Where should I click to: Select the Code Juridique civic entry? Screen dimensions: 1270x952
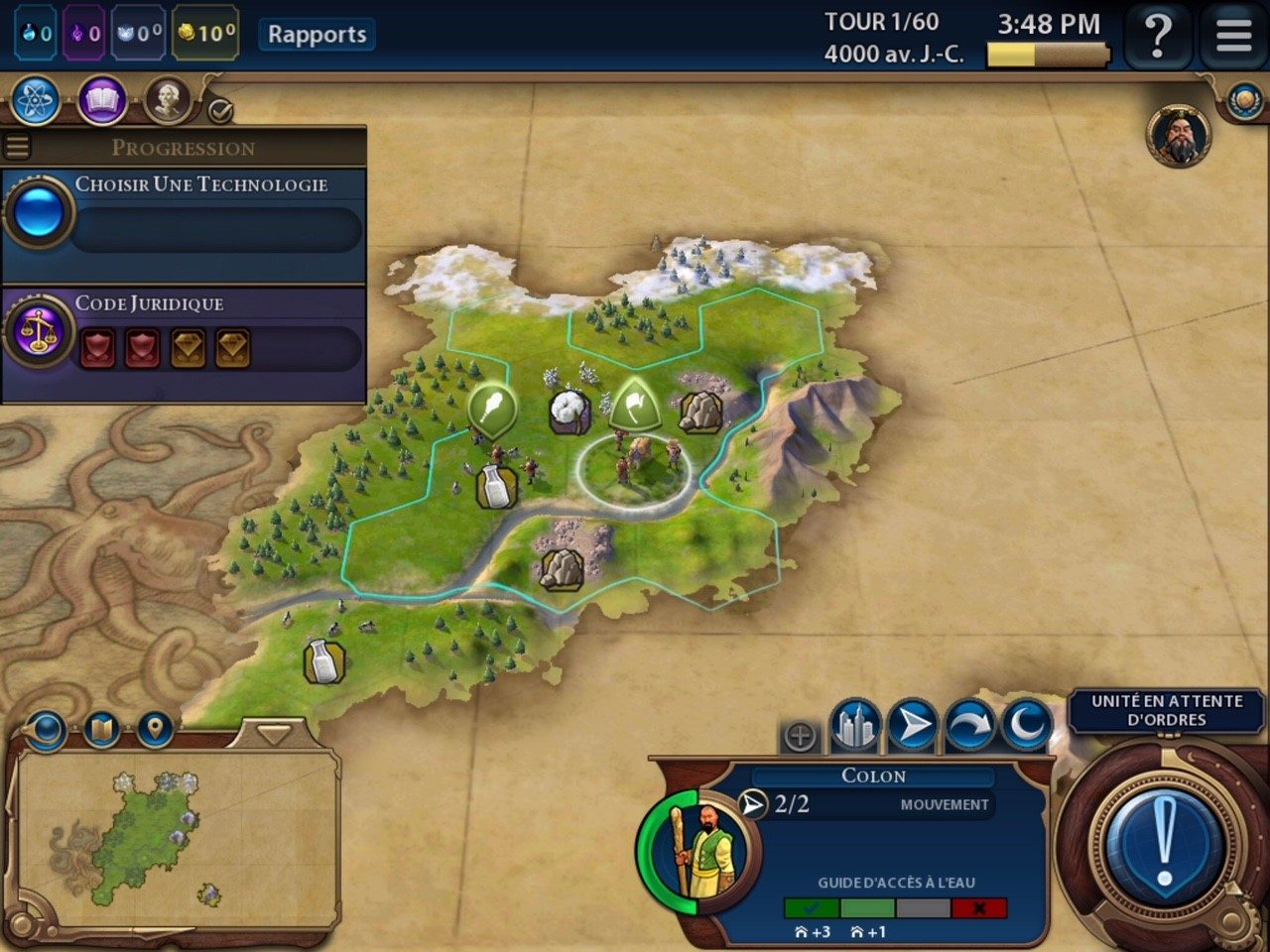(x=184, y=332)
